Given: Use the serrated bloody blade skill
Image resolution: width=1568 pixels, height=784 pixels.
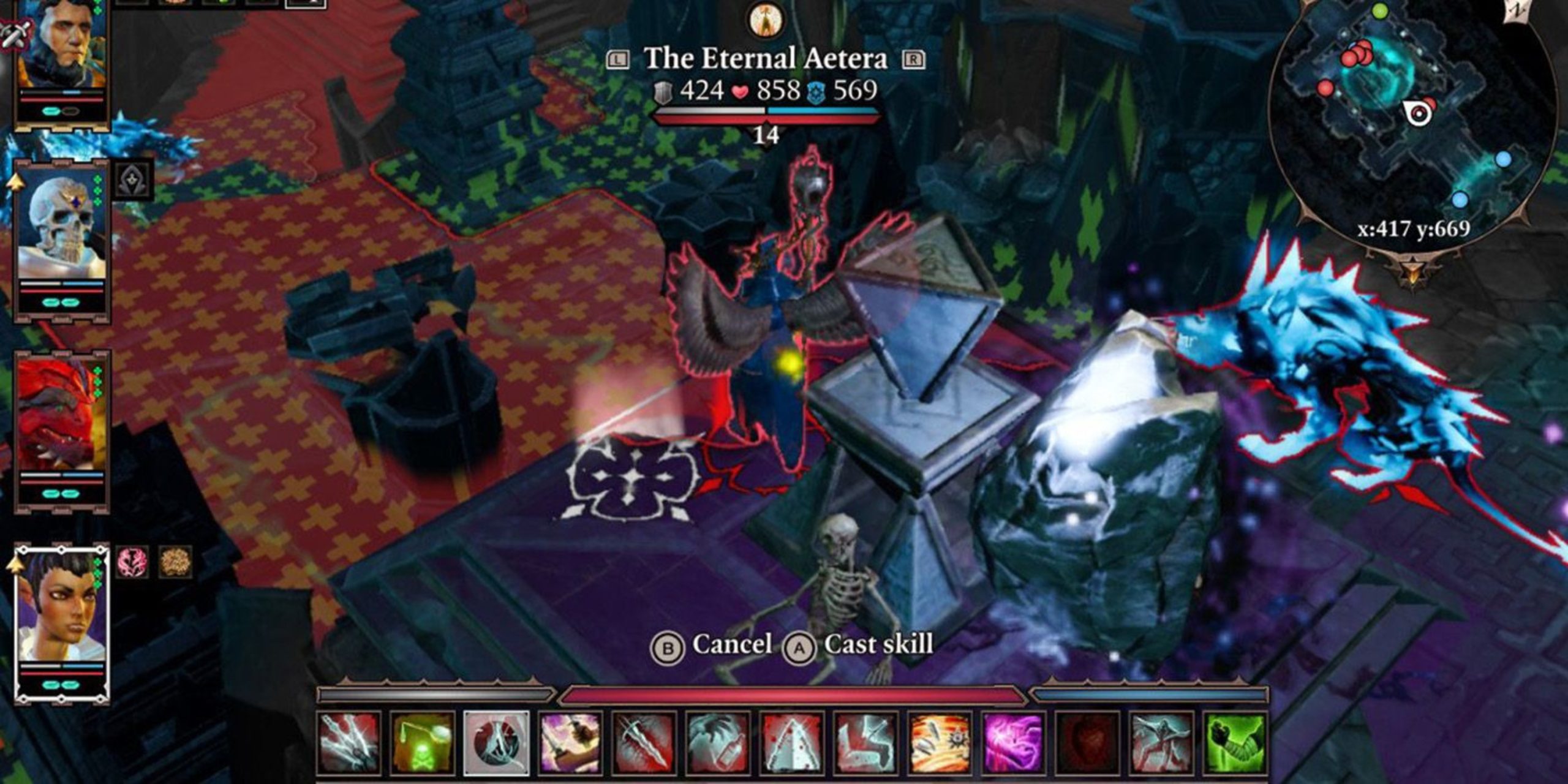Looking at the screenshot, I should tap(644, 743).
